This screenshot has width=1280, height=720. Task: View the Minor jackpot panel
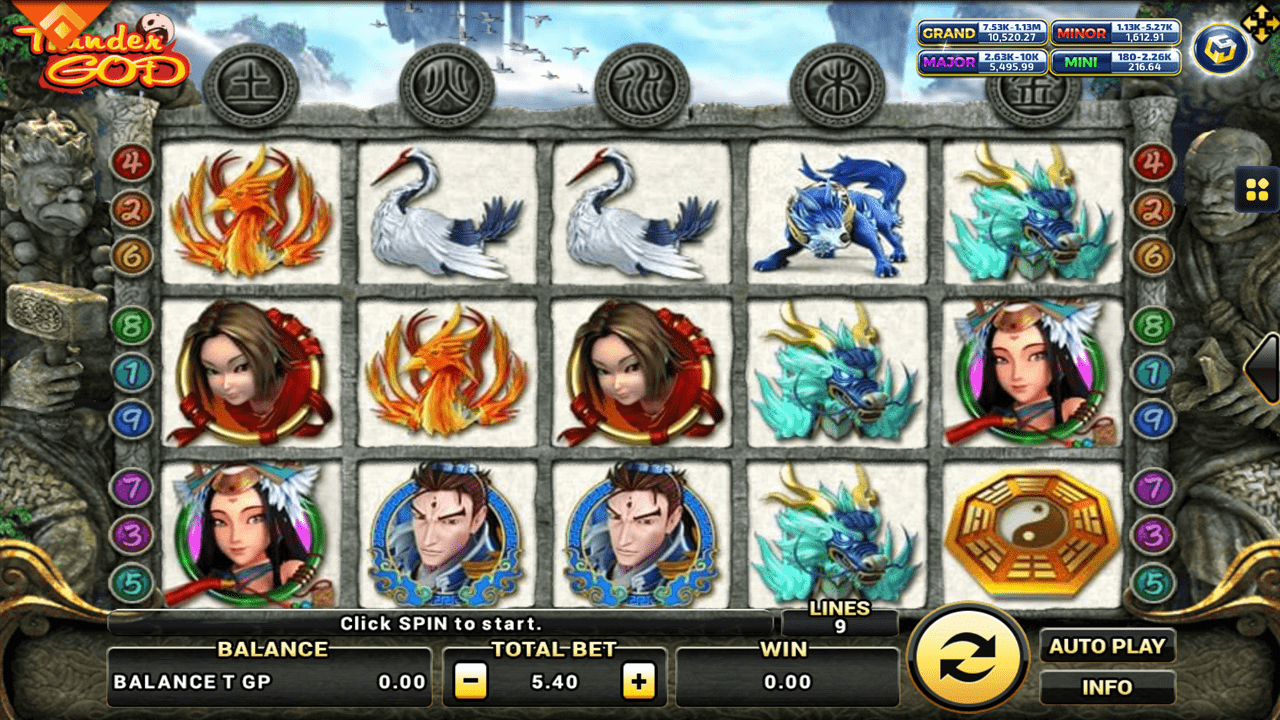coord(1116,33)
